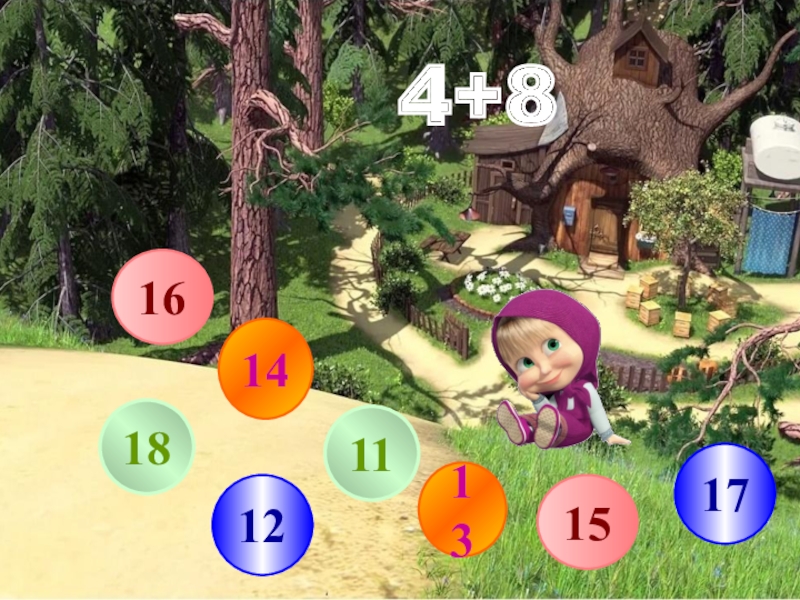The image size is (800, 600).
Task: Choose the orange ball numbered 14
Action: pos(266,369)
